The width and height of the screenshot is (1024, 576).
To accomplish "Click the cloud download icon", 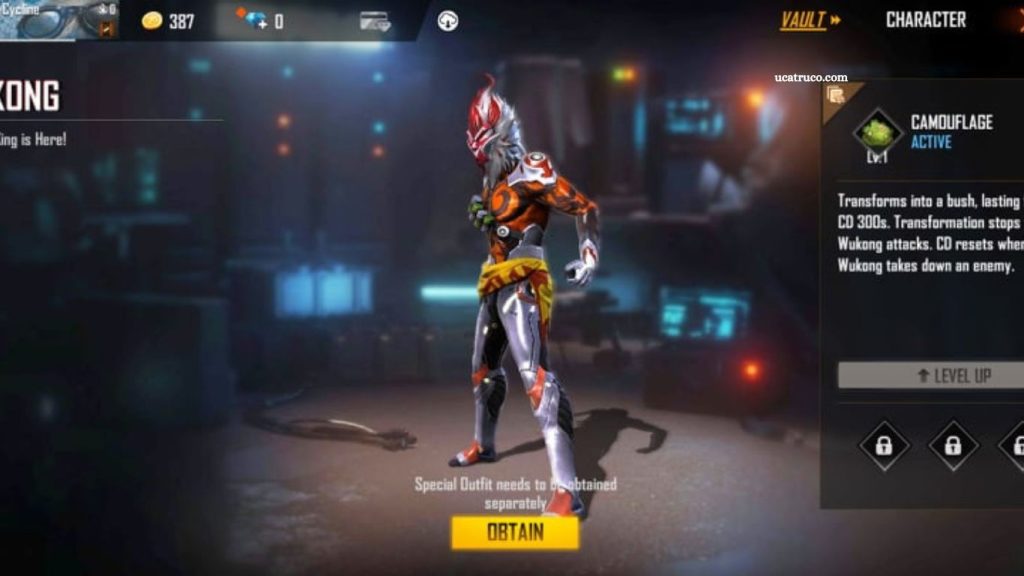I will pyautogui.click(x=448, y=21).
